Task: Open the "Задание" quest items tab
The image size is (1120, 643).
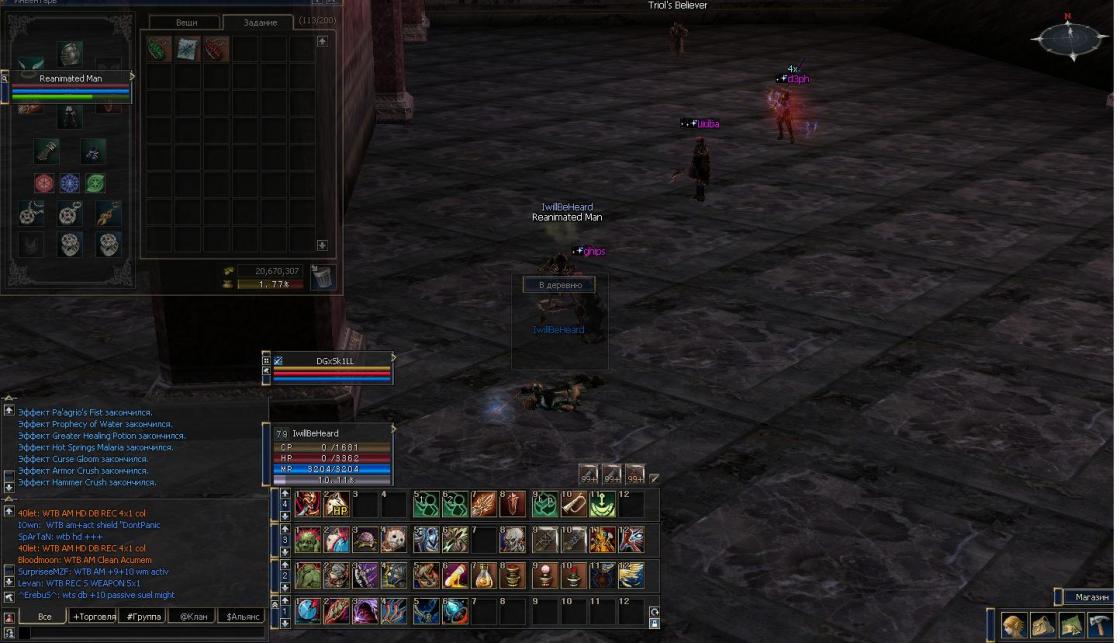Action: click(258, 22)
